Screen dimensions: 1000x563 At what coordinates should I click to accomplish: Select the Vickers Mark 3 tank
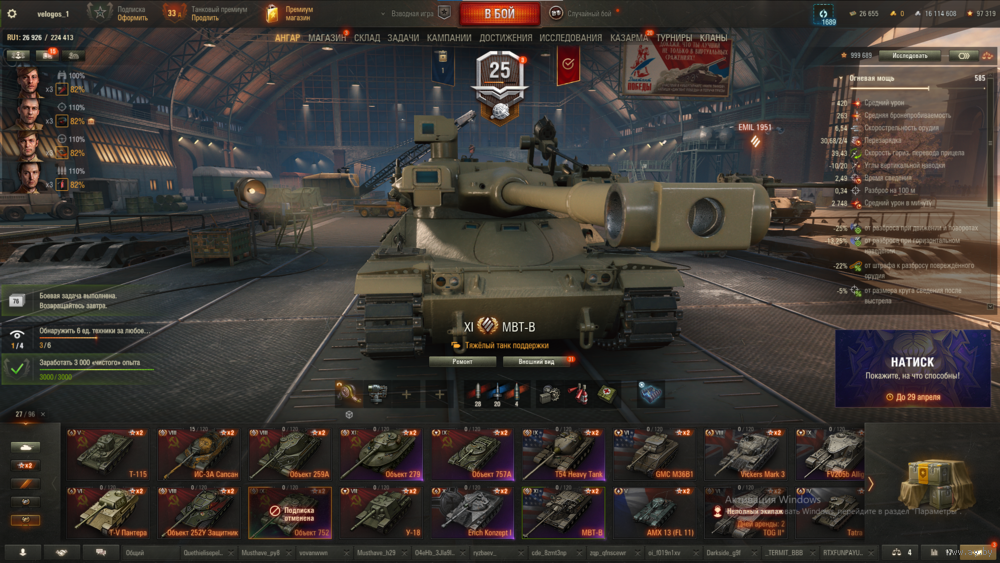click(745, 454)
